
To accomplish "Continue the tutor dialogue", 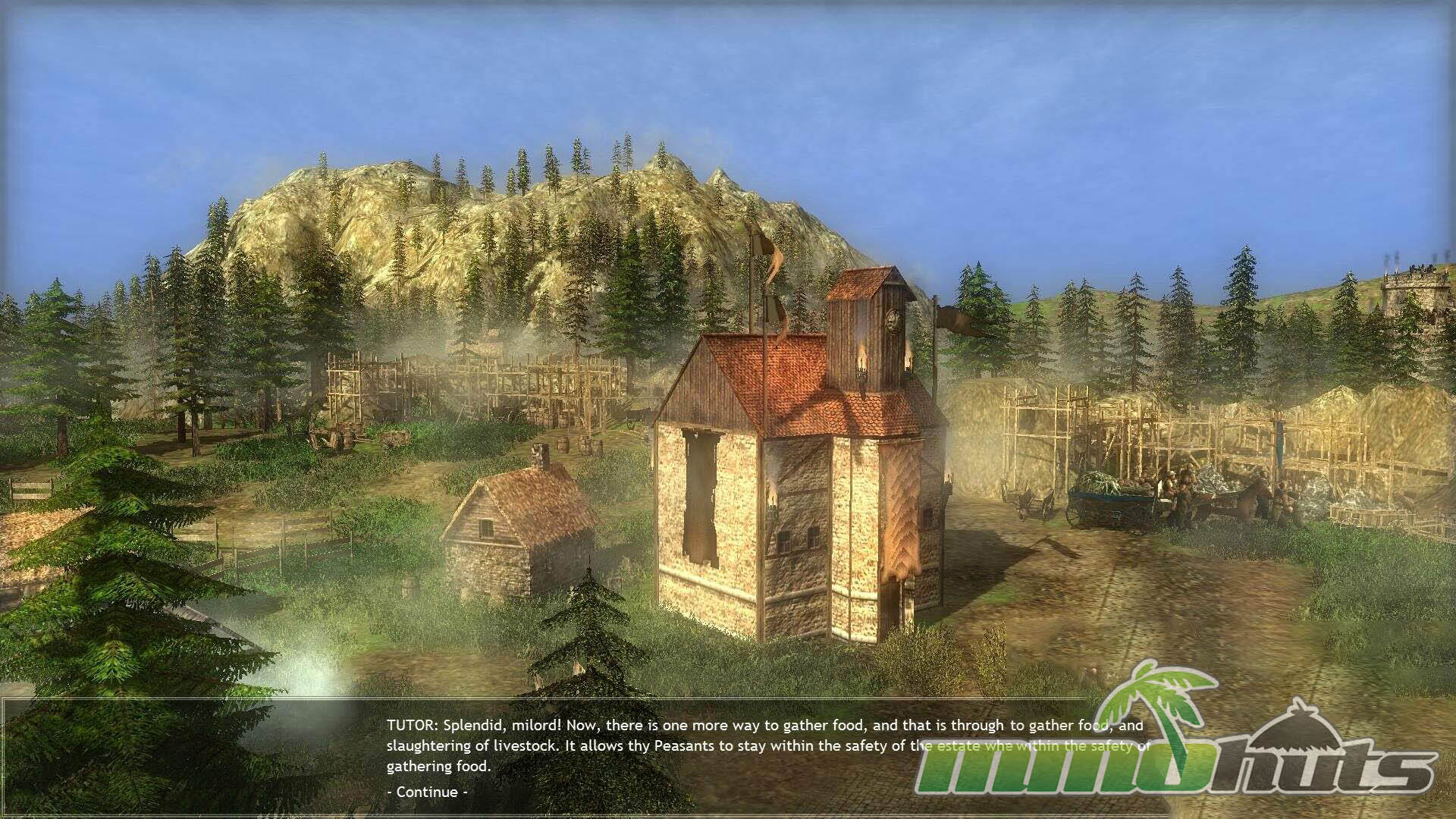I will (x=427, y=792).
